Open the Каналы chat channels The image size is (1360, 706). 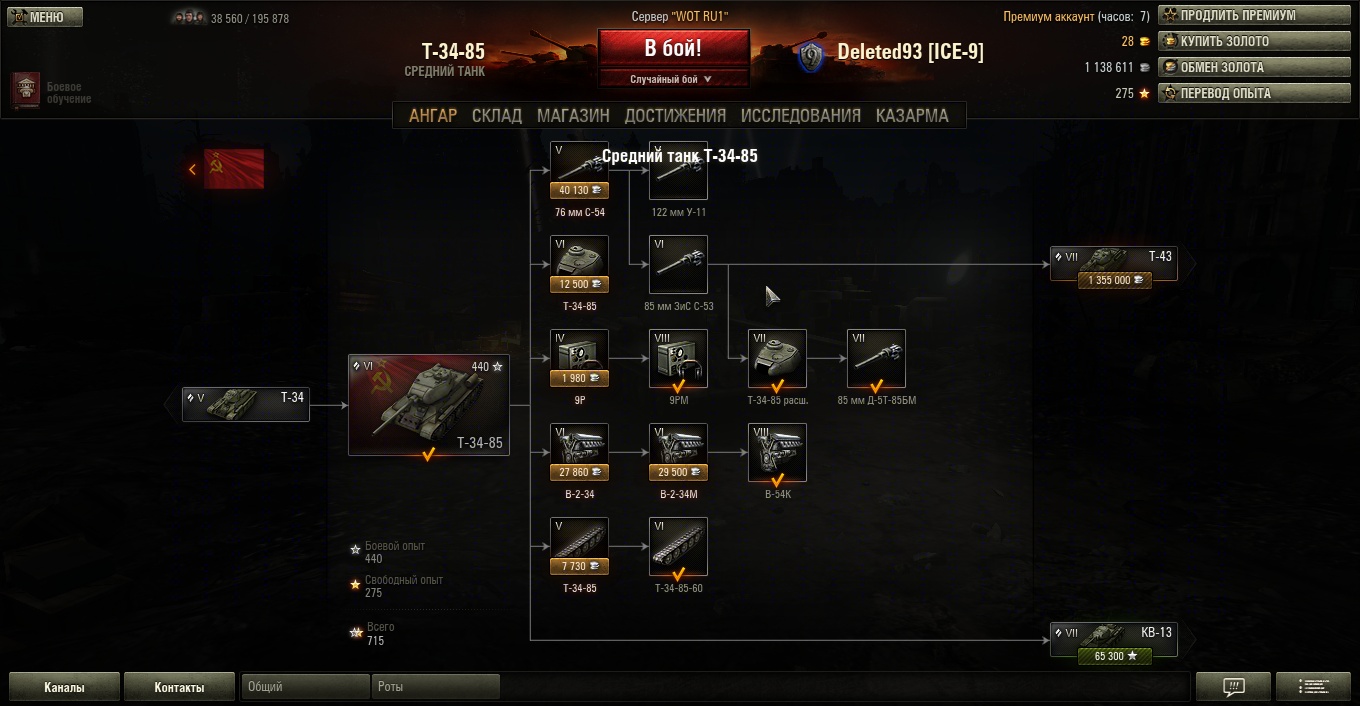pos(64,687)
